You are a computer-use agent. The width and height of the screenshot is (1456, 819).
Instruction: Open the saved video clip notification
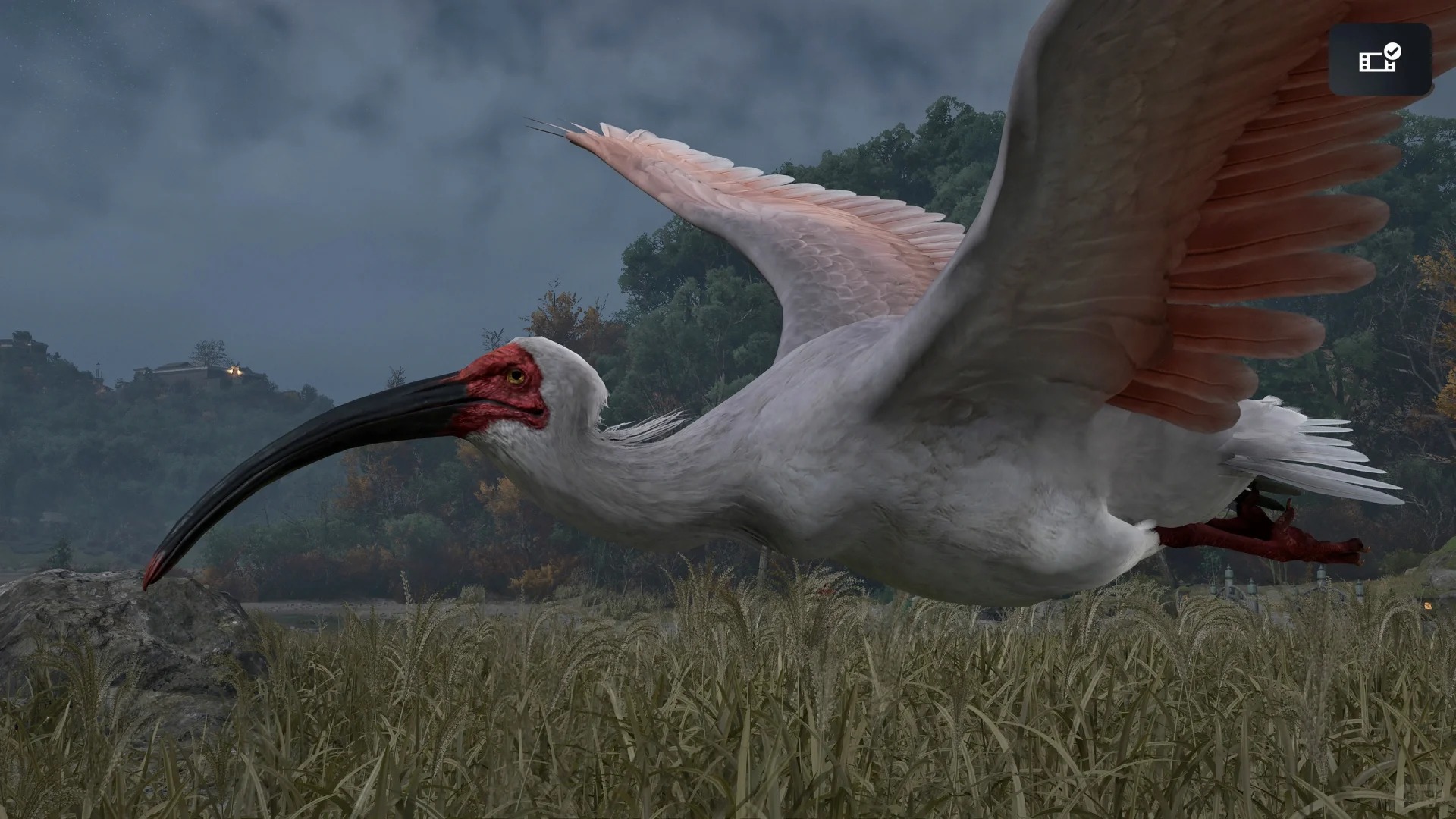click(1379, 59)
